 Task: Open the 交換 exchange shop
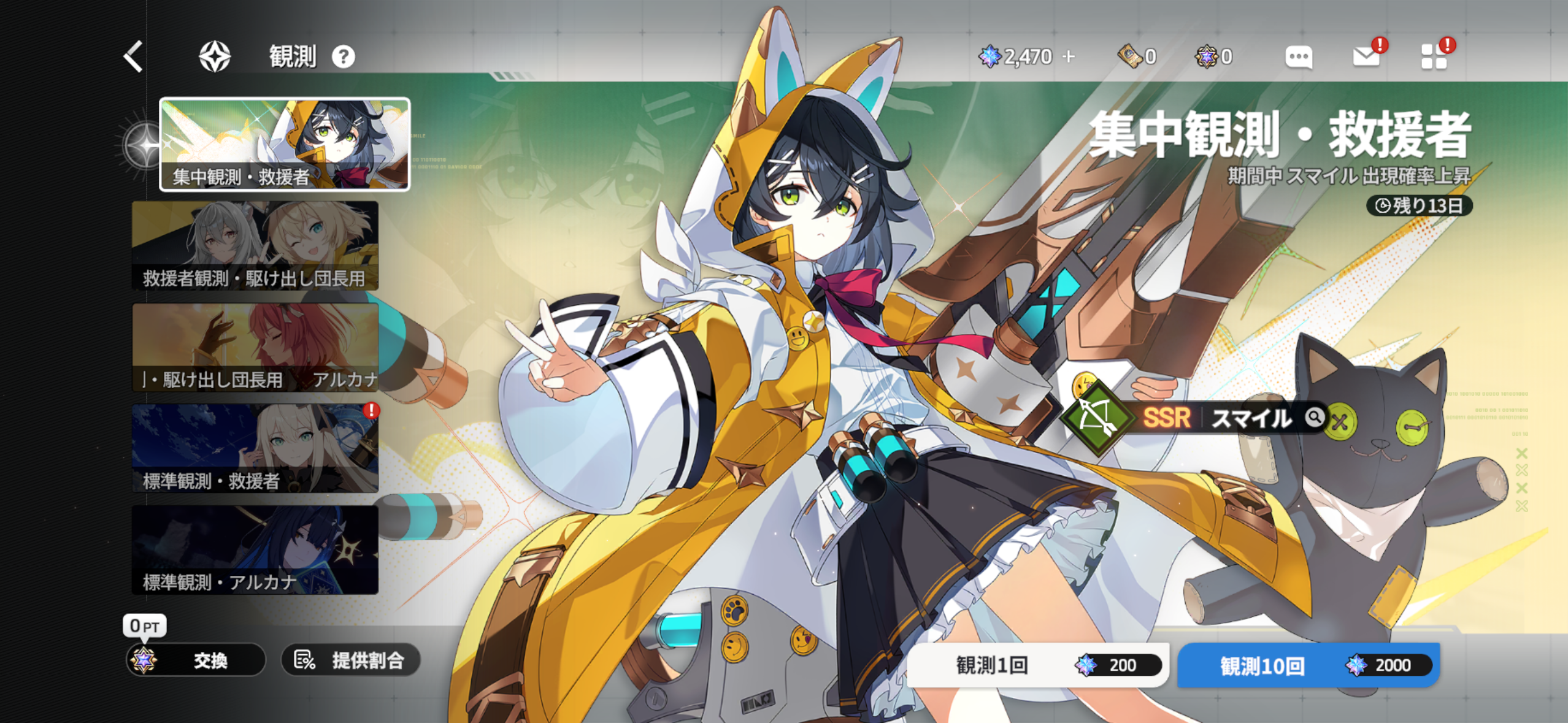tap(196, 660)
